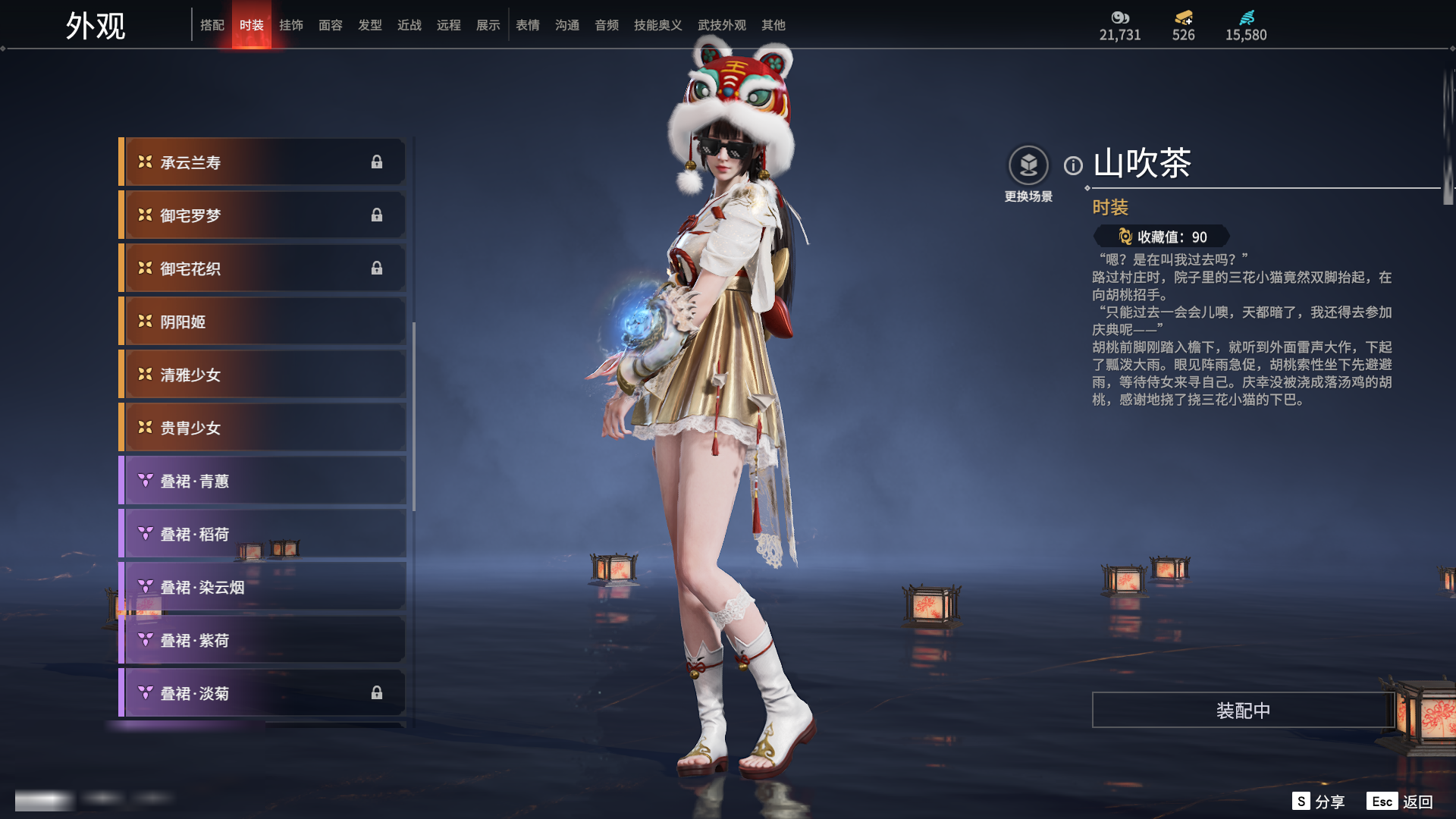Show the 武技外观 tab
The image size is (1456, 819).
722,25
